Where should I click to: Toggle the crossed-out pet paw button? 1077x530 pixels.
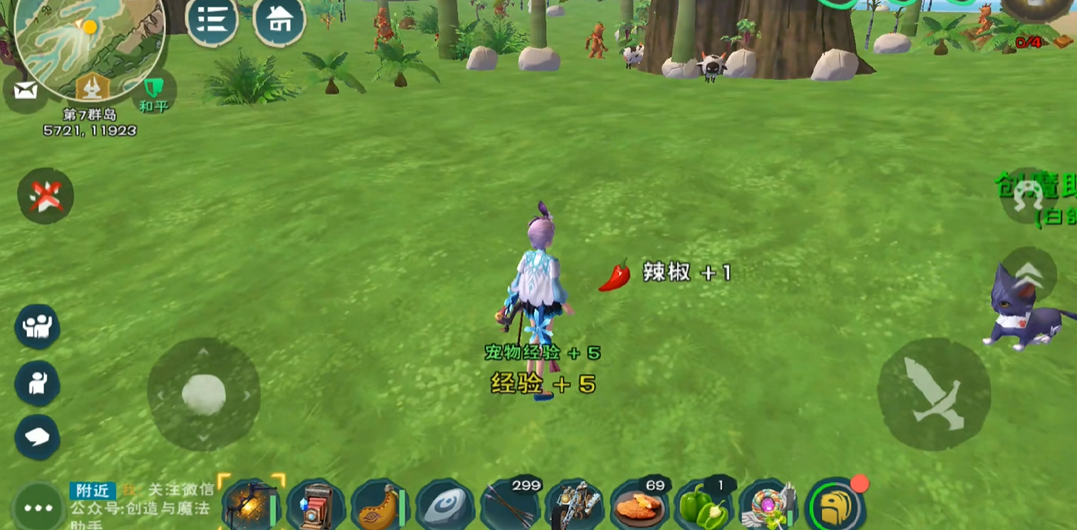45,195
